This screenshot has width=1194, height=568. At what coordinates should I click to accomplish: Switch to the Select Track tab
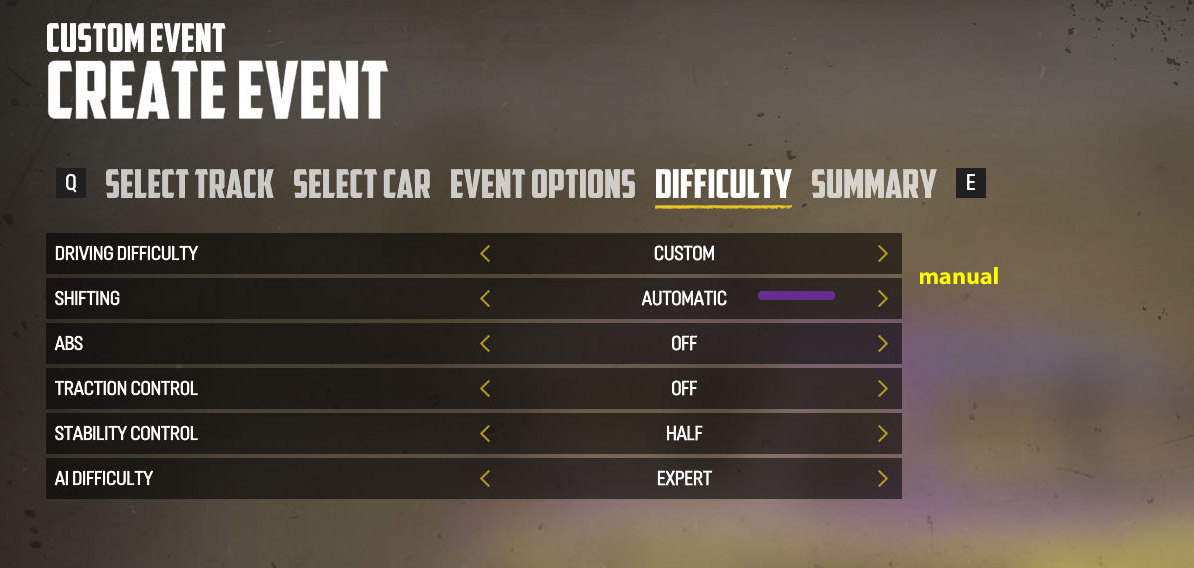(189, 184)
